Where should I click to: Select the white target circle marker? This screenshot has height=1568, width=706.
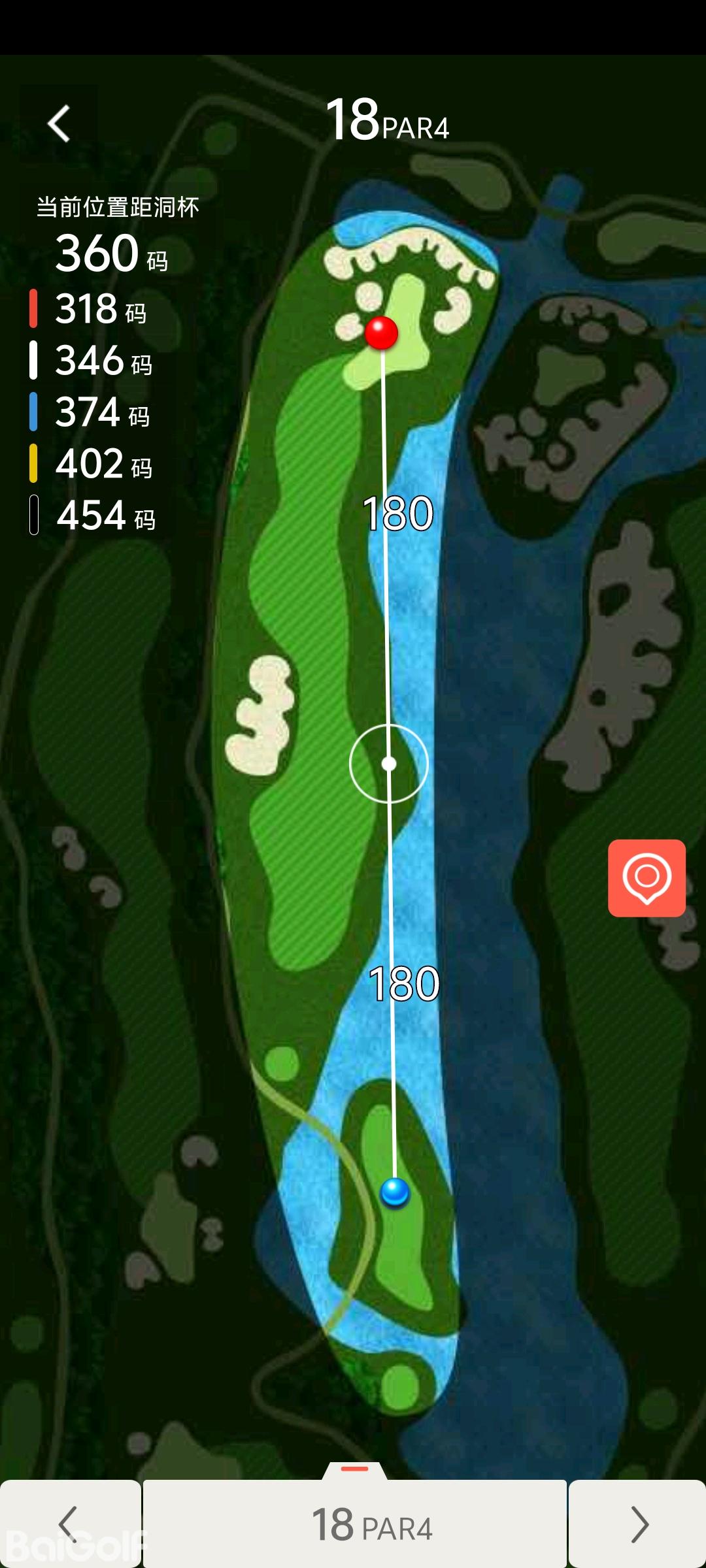click(x=389, y=763)
